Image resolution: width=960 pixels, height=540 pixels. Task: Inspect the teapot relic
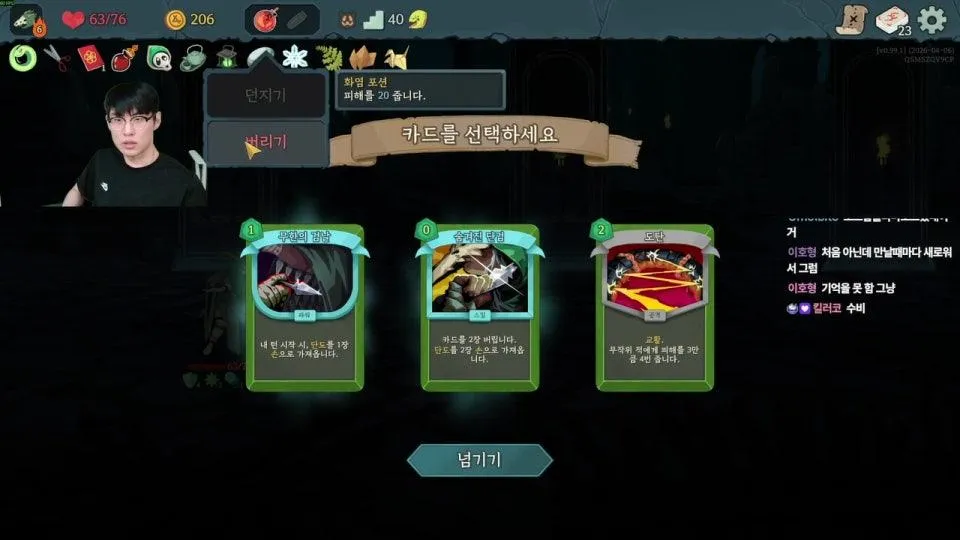pos(192,58)
